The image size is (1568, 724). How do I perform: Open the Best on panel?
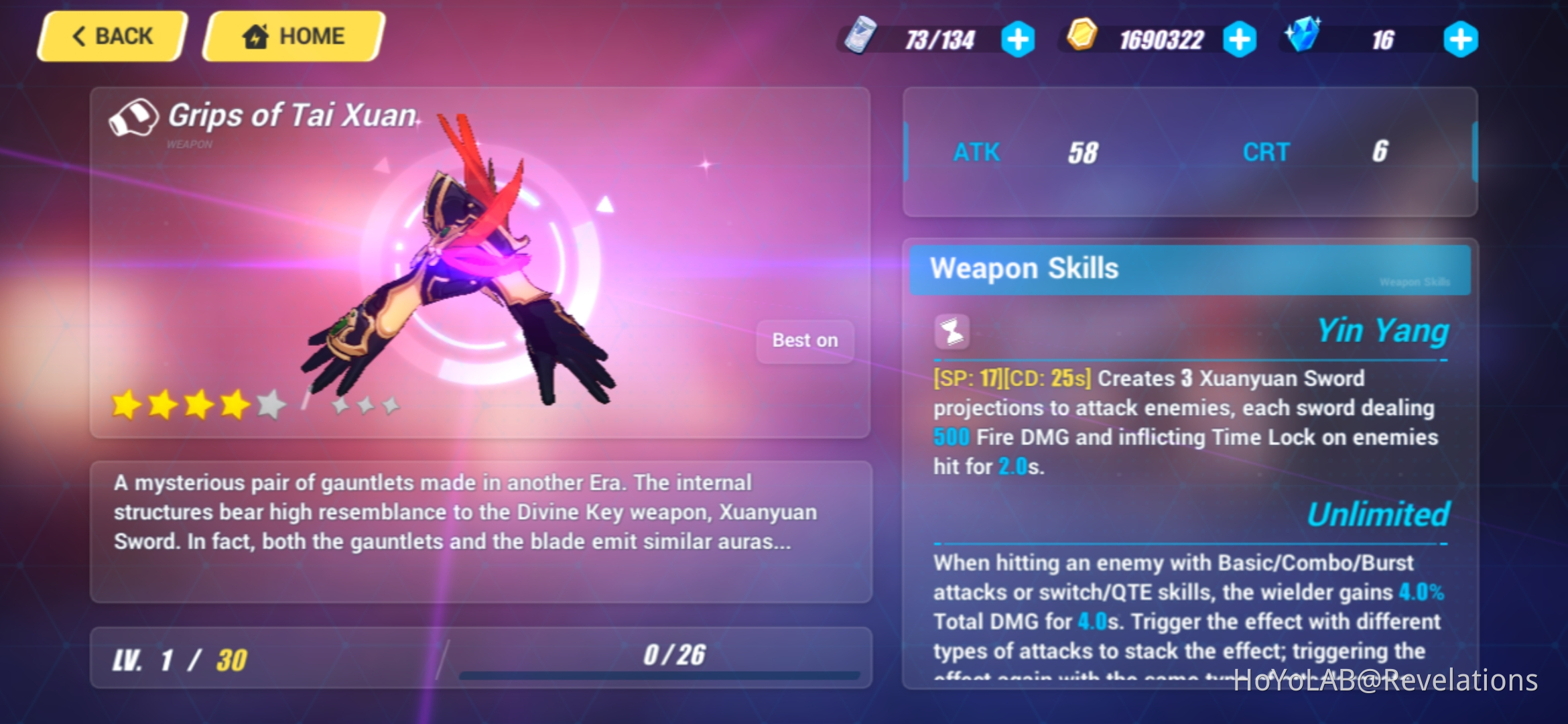[x=804, y=341]
